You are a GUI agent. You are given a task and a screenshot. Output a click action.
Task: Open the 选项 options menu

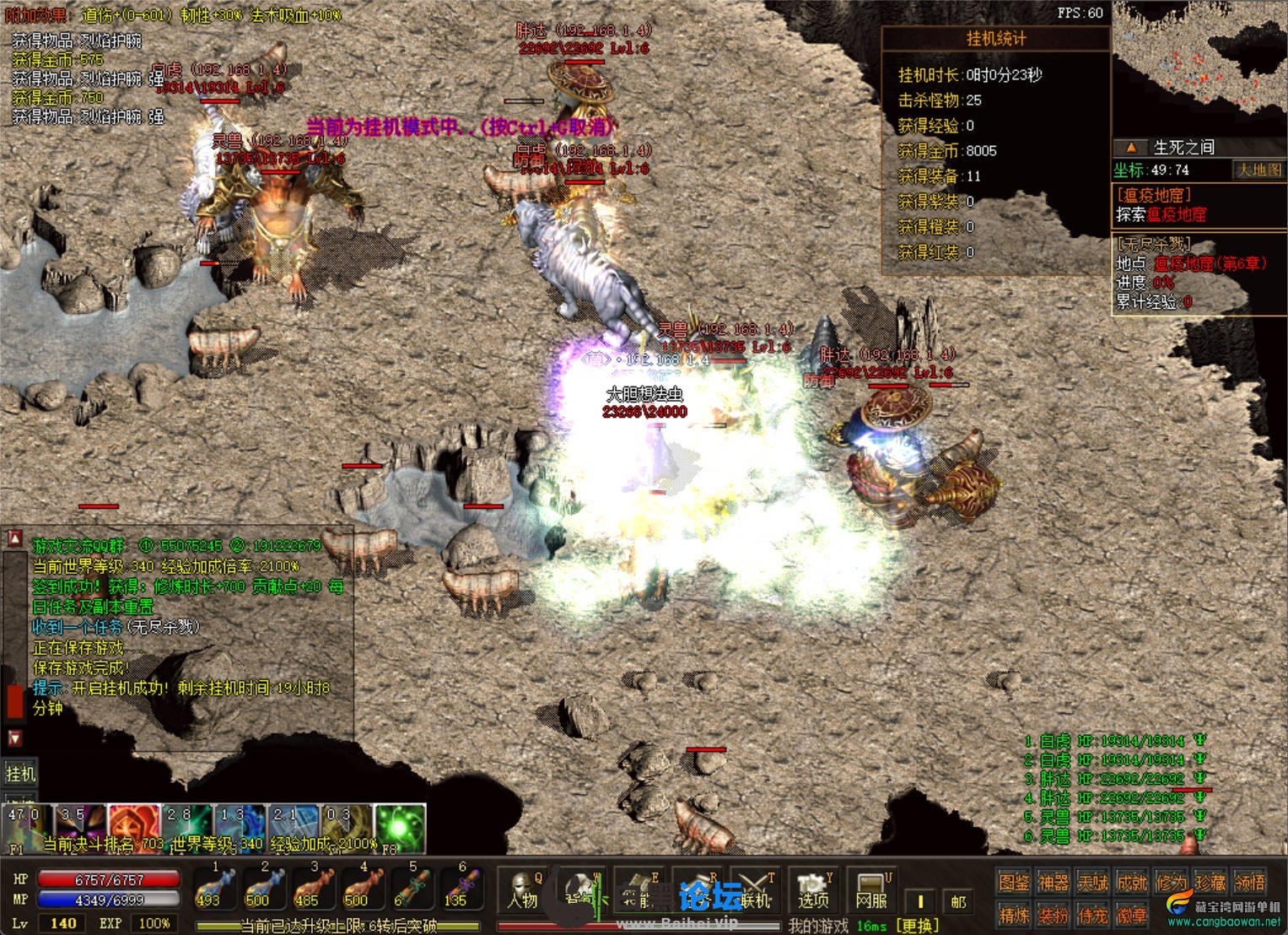tap(814, 891)
